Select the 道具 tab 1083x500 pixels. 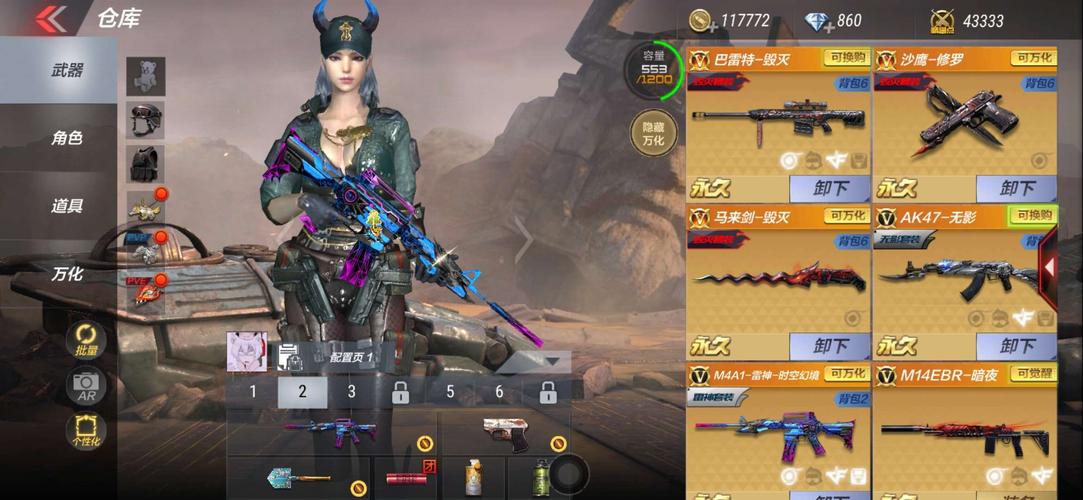pos(67,206)
